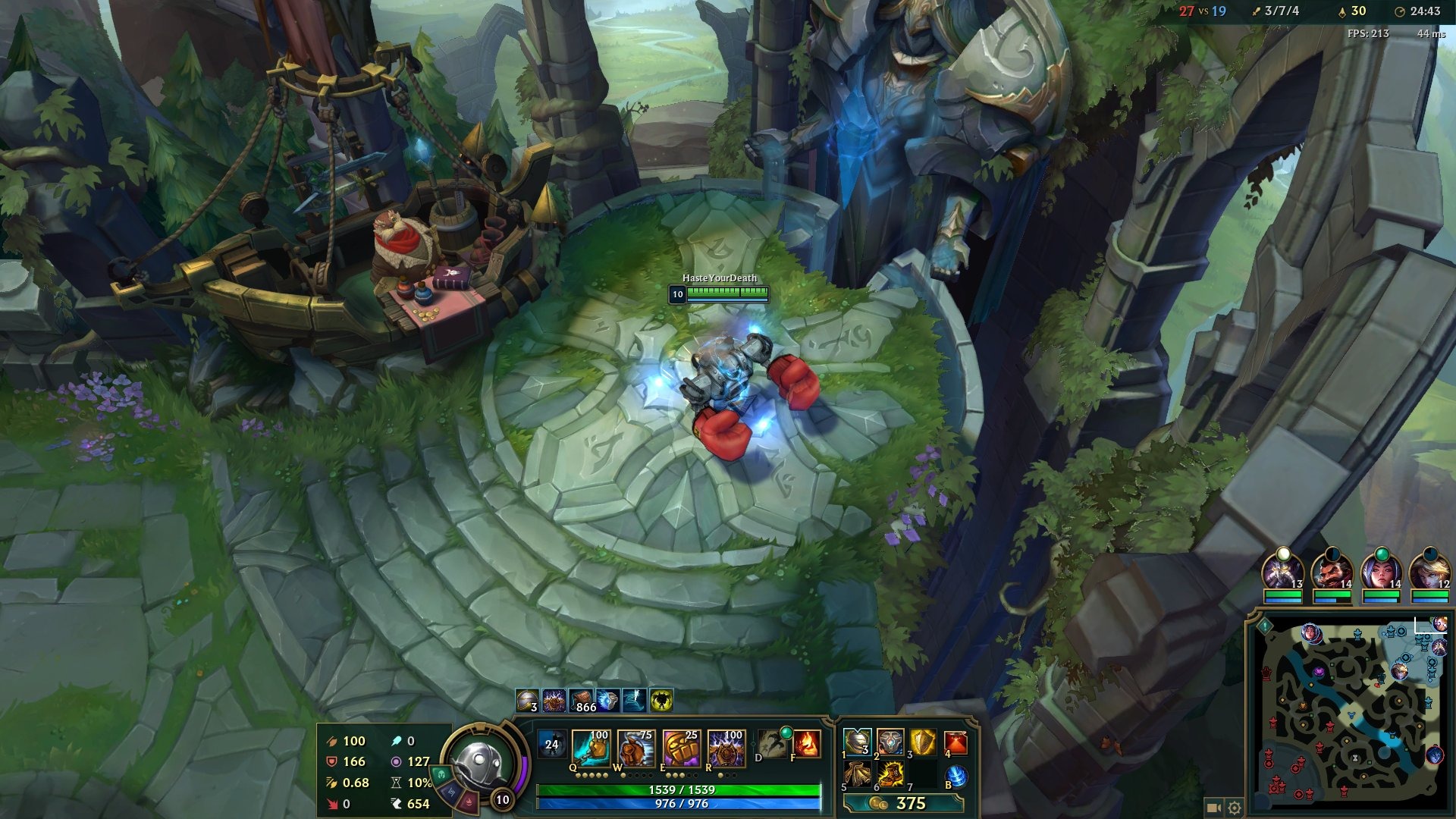The width and height of the screenshot is (1456, 819).
Task: Click the Blitzcrank champion portrait
Action: click(480, 762)
